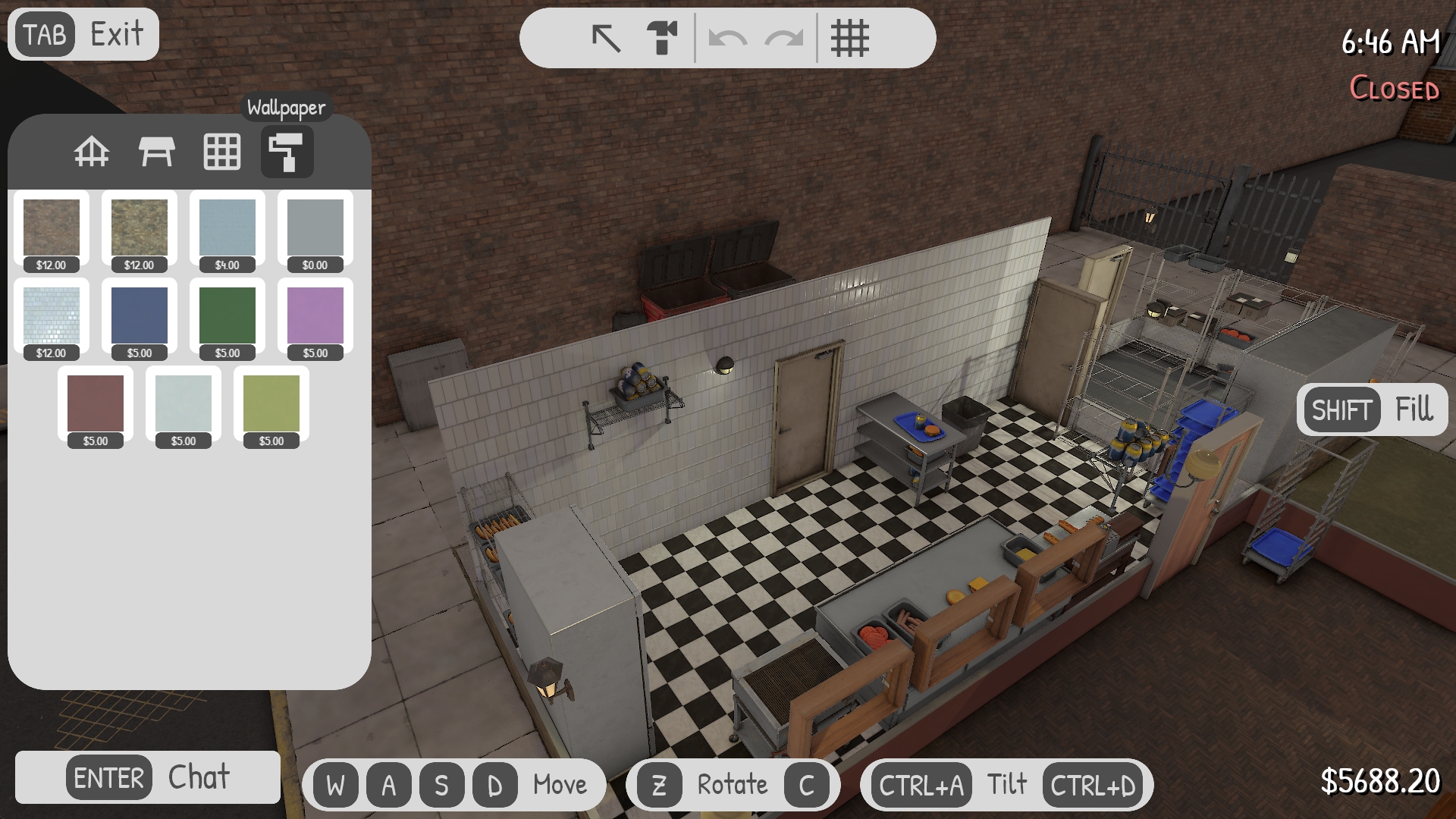This screenshot has height=819, width=1456.
Task: Undo the last build action
Action: click(x=727, y=38)
